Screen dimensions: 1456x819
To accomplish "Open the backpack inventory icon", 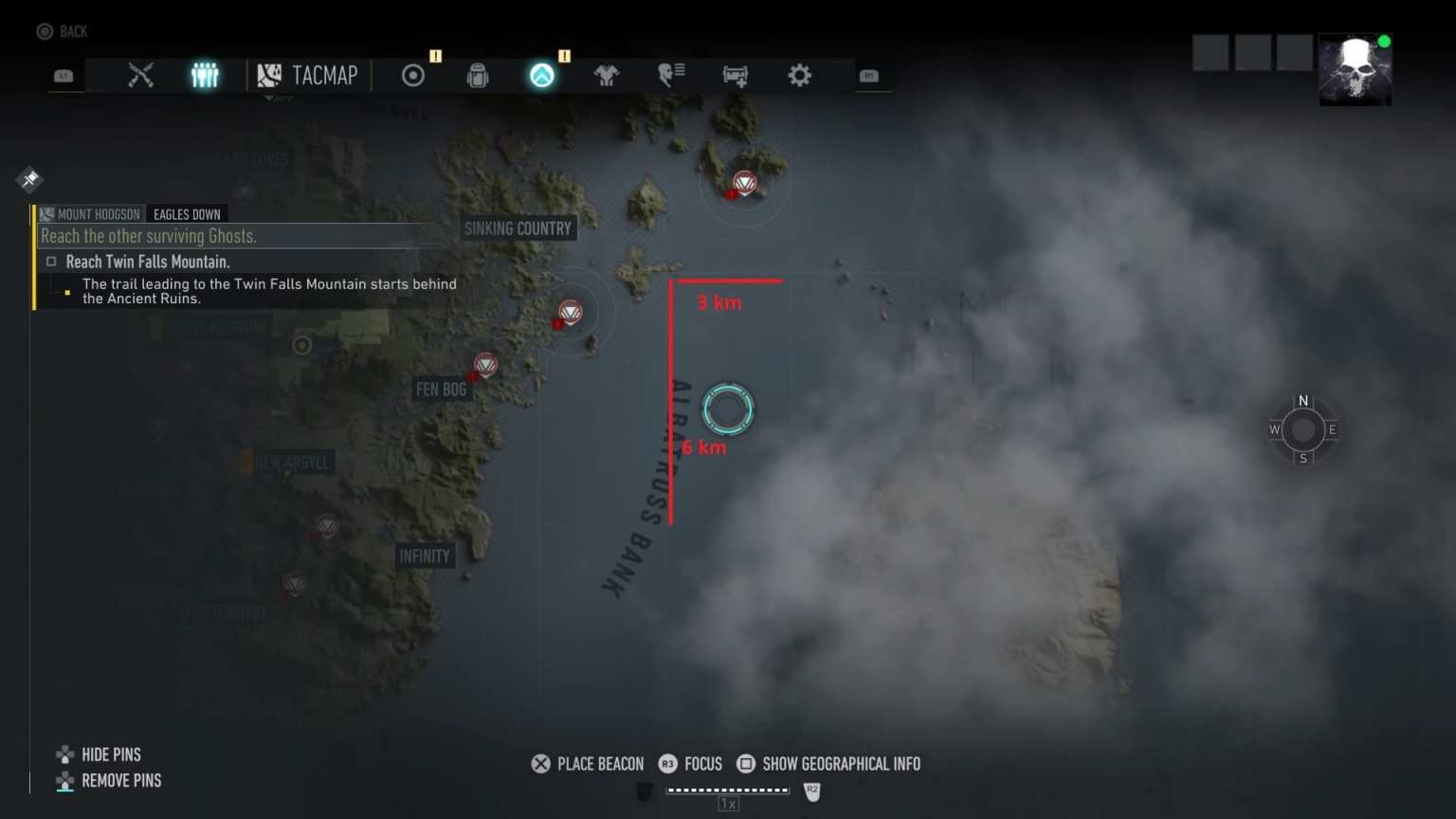I will coord(478,75).
